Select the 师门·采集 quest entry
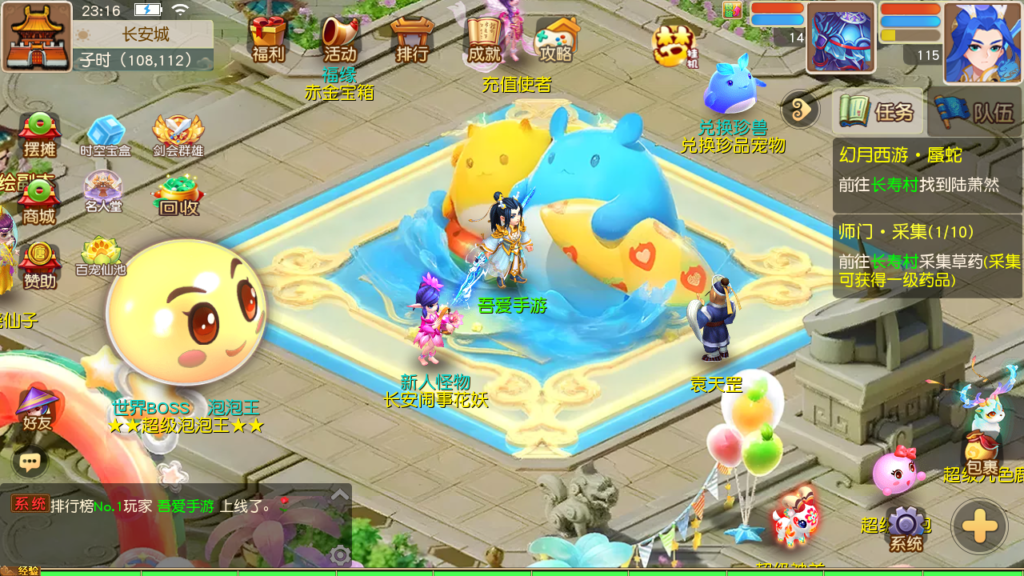The height and width of the screenshot is (576, 1024). pyautogui.click(x=928, y=256)
